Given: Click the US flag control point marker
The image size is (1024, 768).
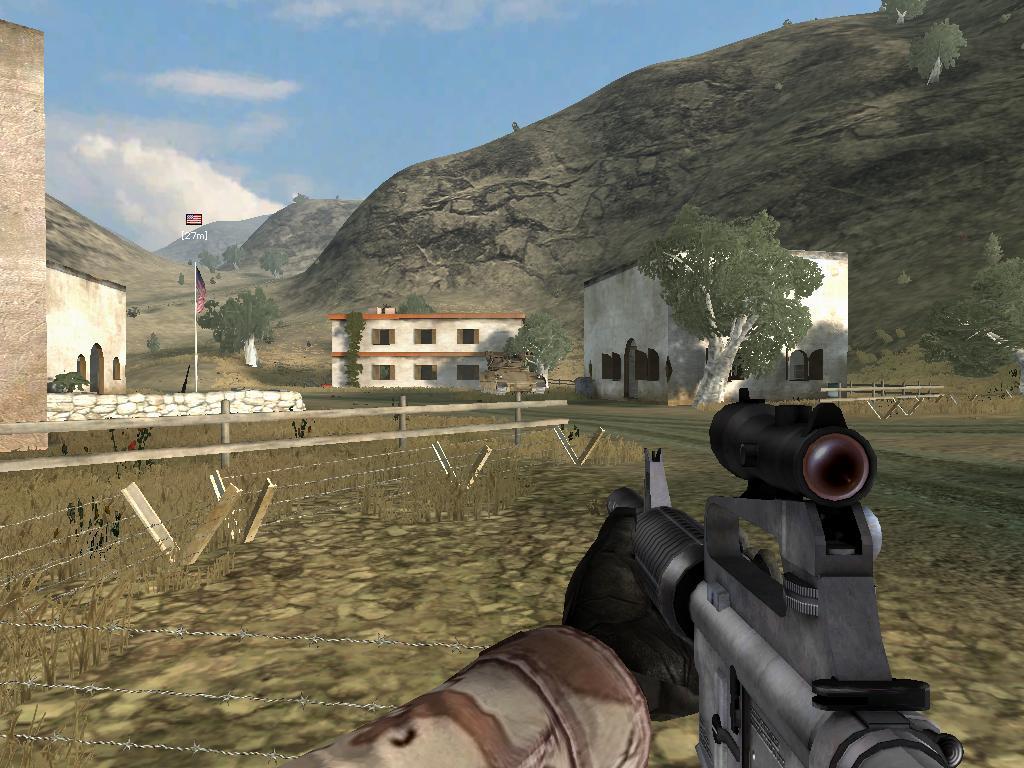Looking at the screenshot, I should pyautogui.click(x=194, y=219).
